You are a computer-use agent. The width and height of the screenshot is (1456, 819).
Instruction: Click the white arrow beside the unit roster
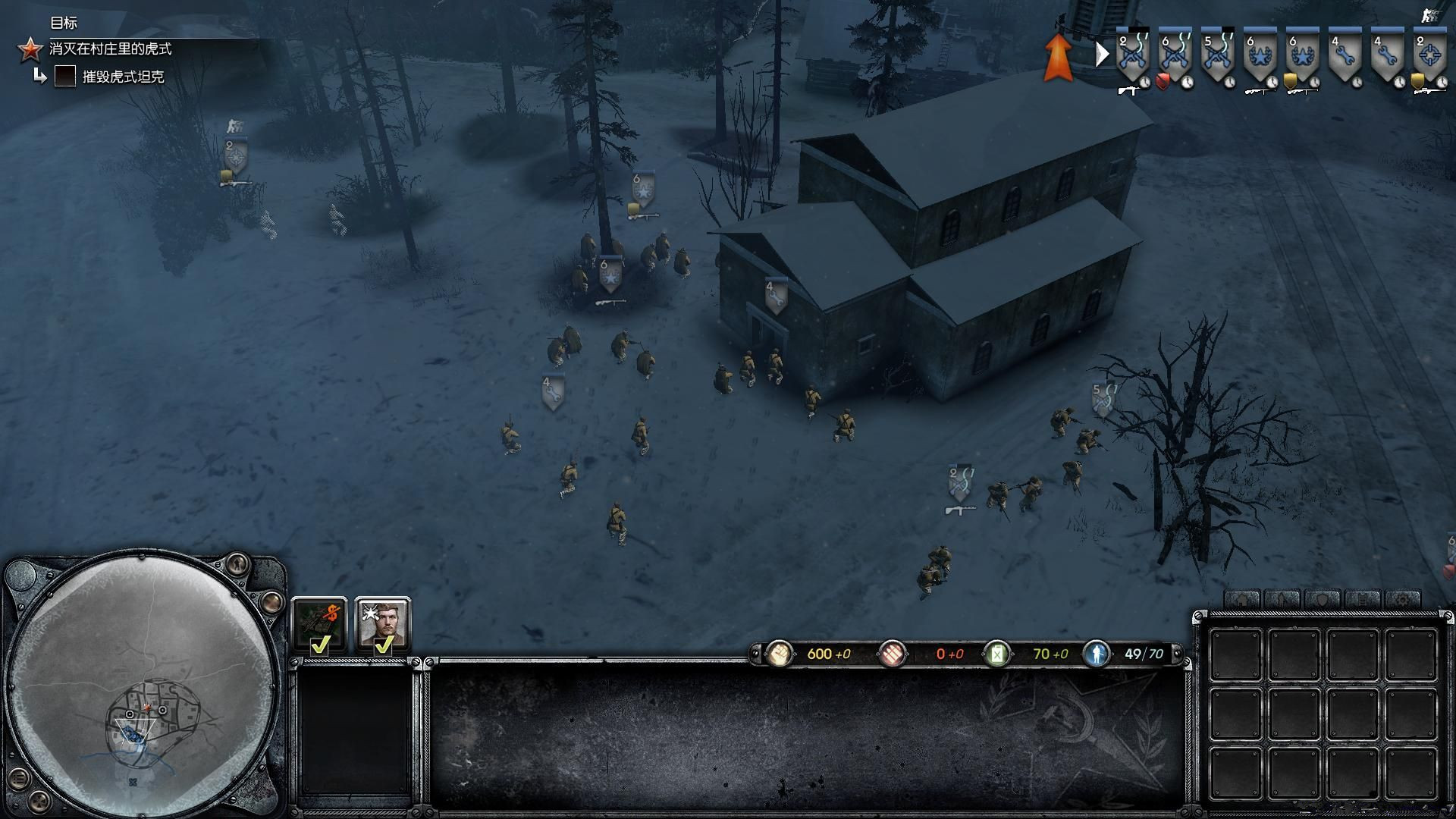pos(1102,54)
